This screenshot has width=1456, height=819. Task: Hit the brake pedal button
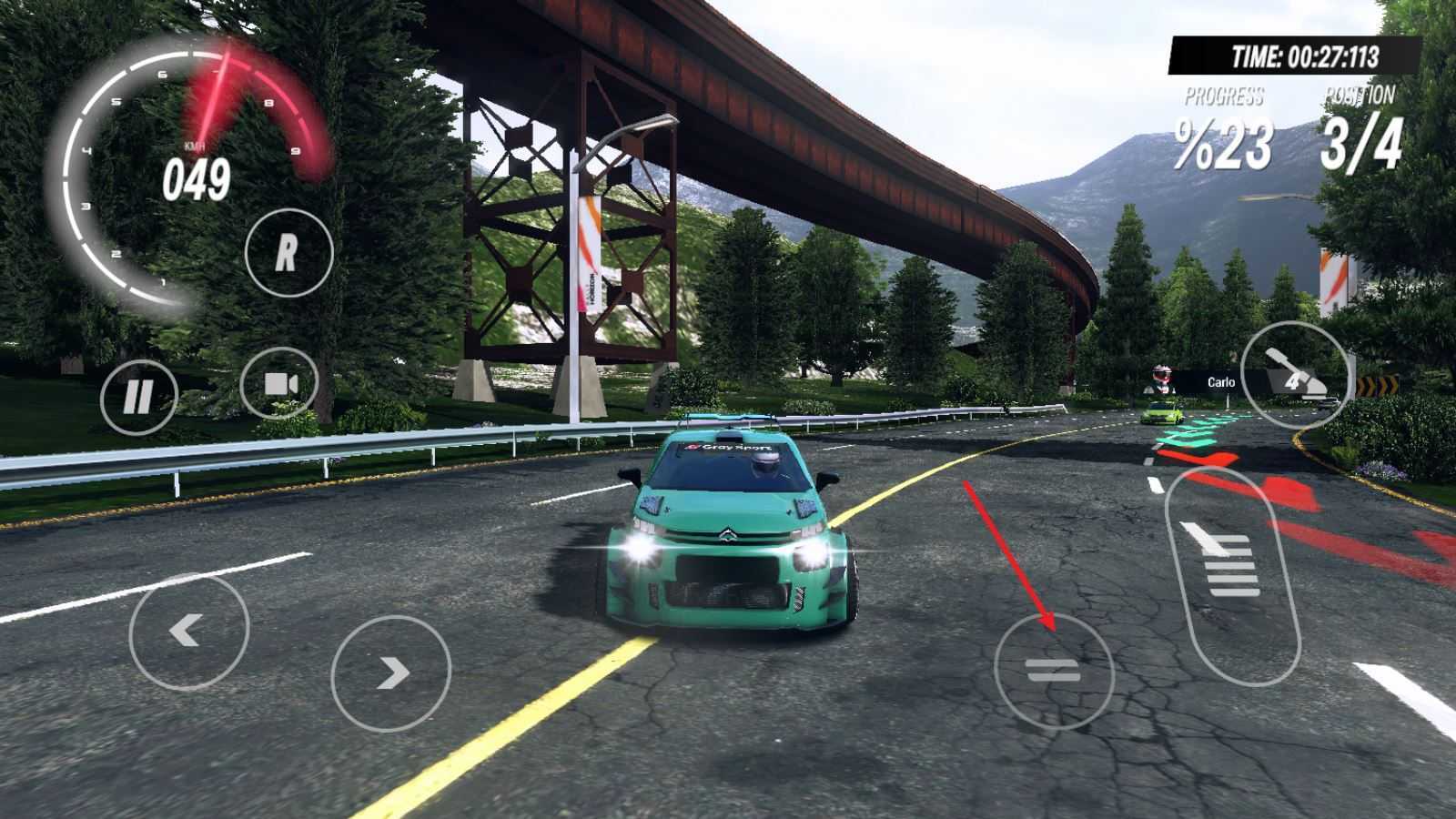pyautogui.click(x=1054, y=672)
